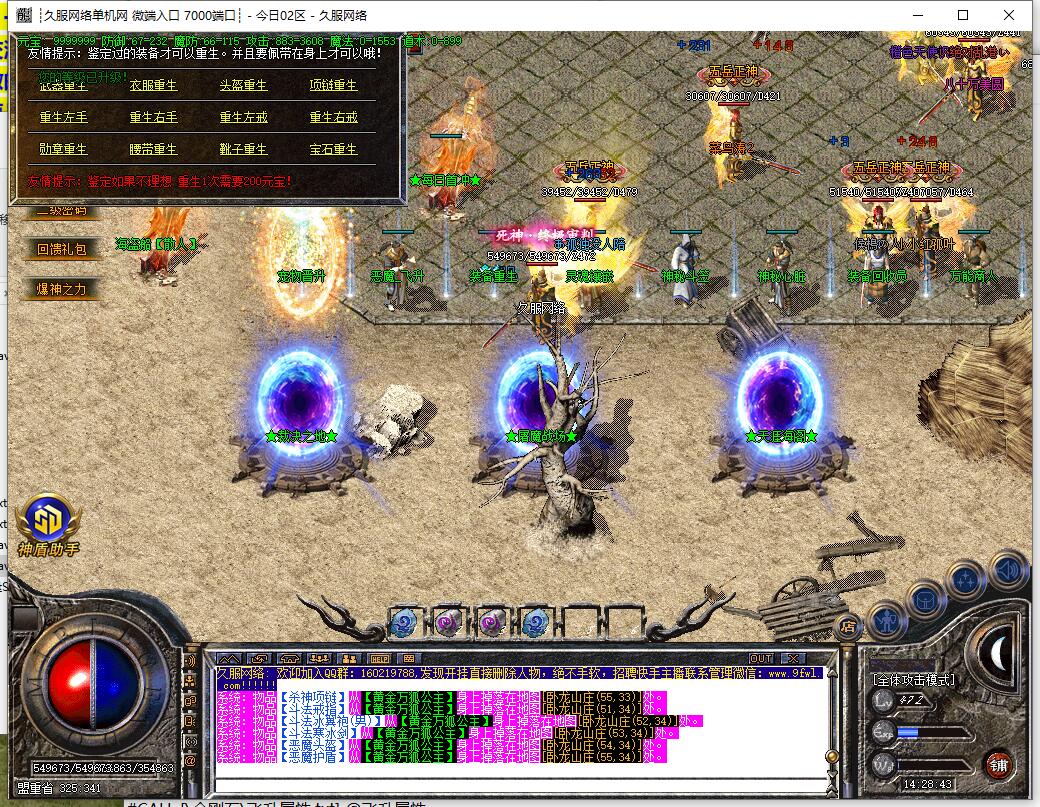Open the 回馈礼包 gift pack button
Viewport: 1040px width, 807px height.
pos(62,249)
